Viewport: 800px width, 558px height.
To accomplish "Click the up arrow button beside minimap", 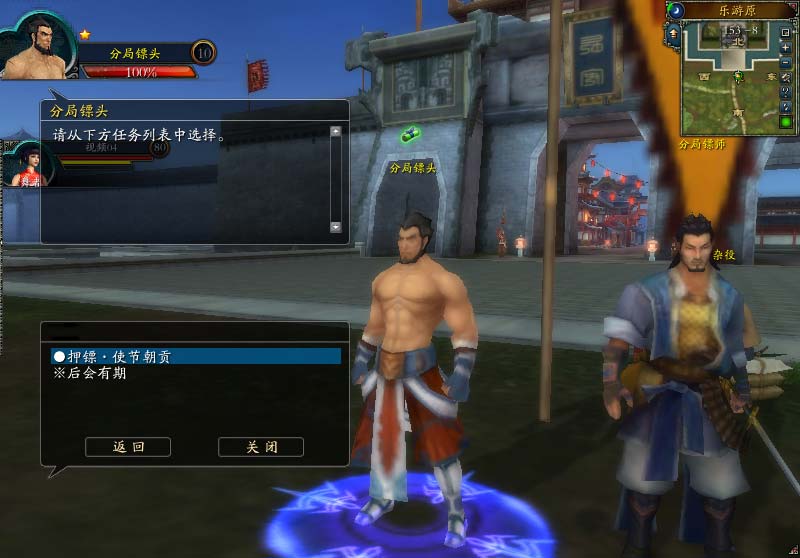I will [675, 33].
